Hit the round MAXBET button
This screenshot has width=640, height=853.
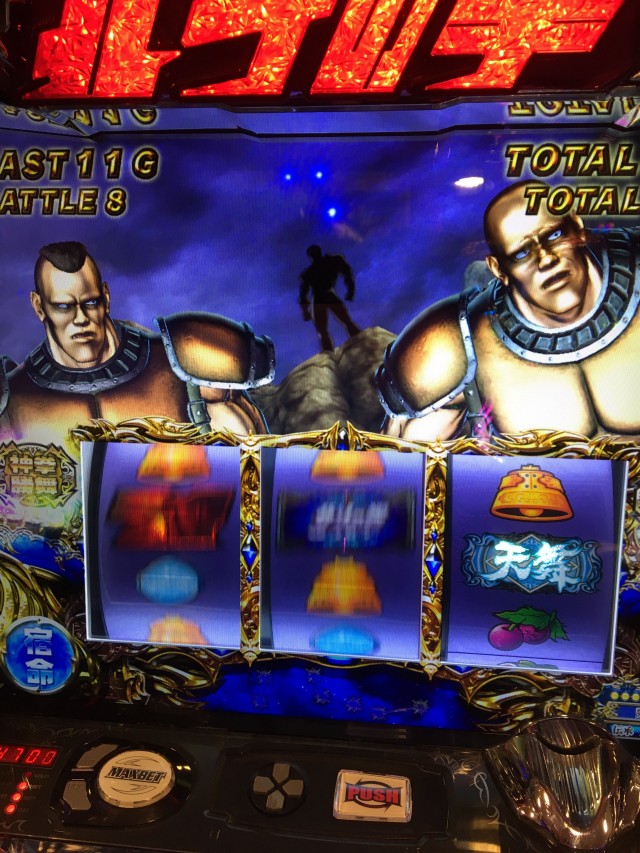point(135,776)
